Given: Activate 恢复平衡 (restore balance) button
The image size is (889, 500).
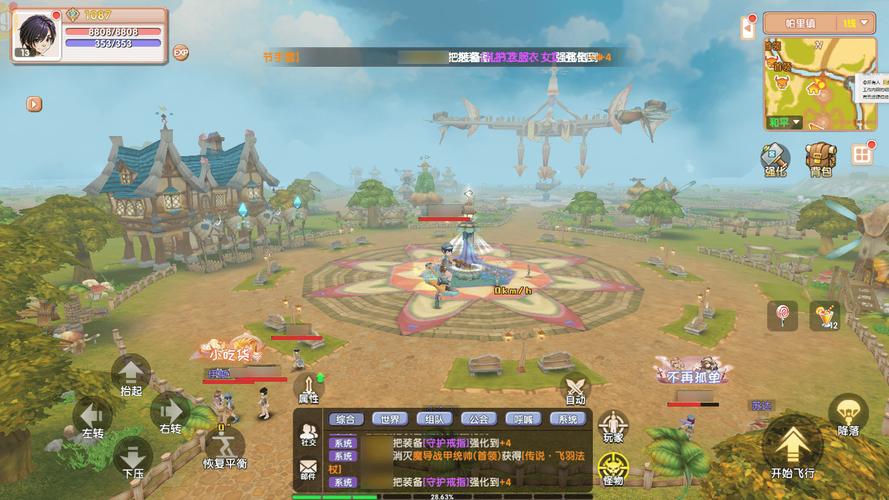Looking at the screenshot, I should [x=225, y=444].
